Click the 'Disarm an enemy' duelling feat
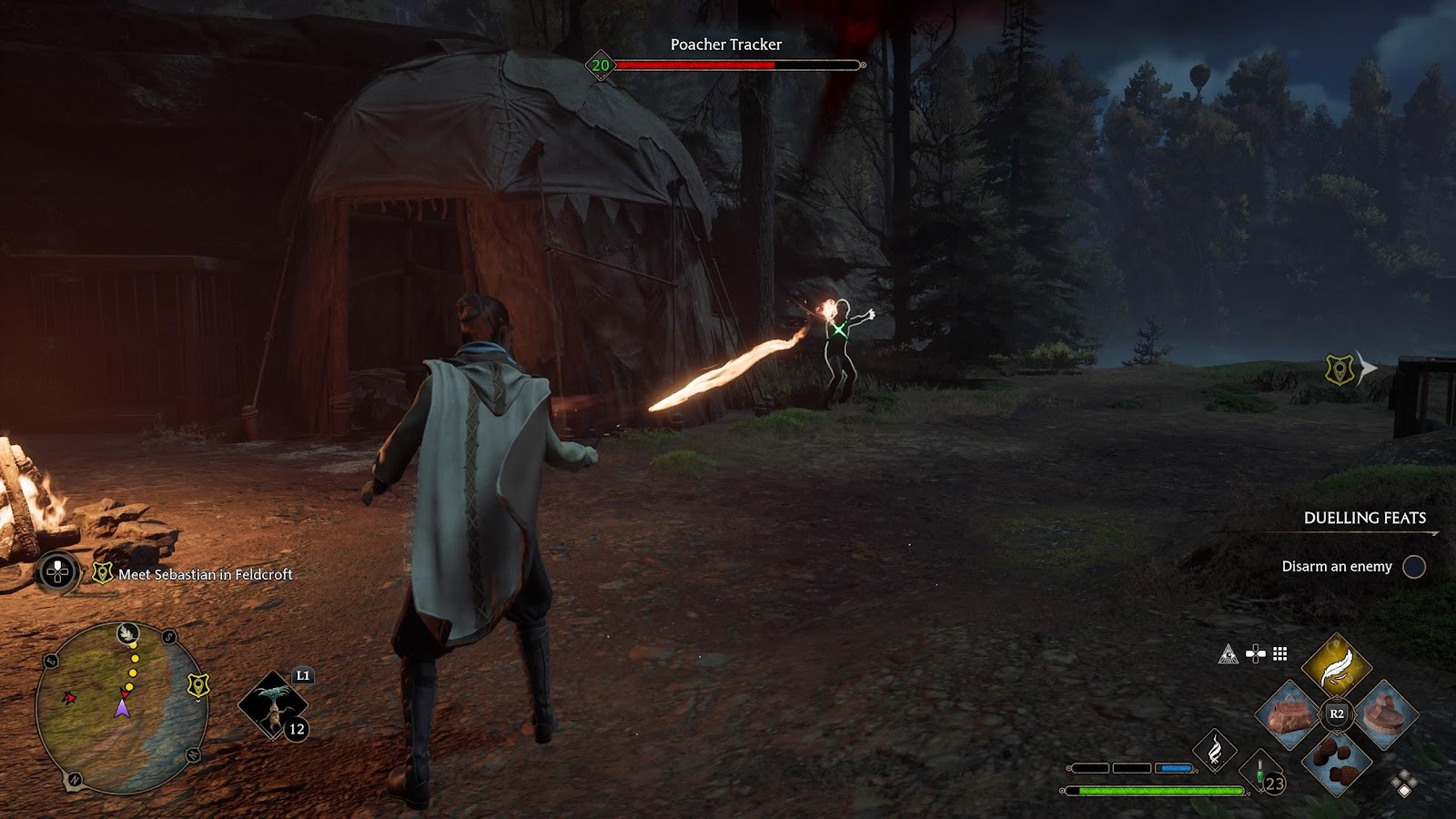1456x819 pixels. point(1337,567)
